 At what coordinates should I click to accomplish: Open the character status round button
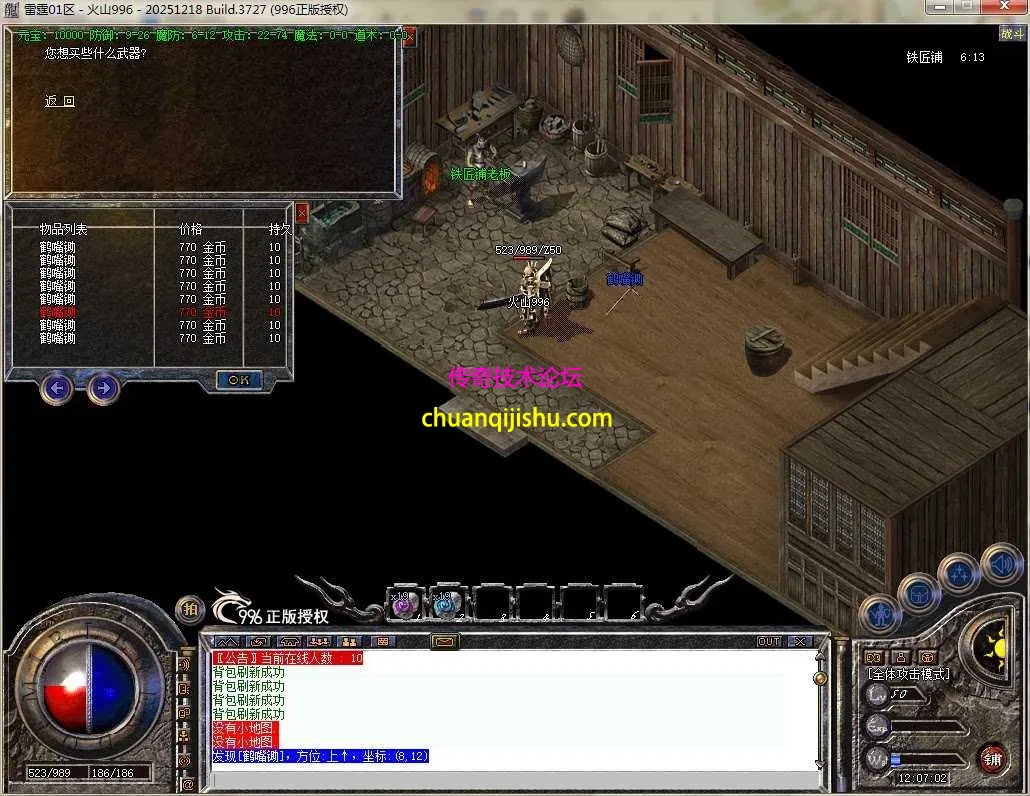tap(881, 612)
